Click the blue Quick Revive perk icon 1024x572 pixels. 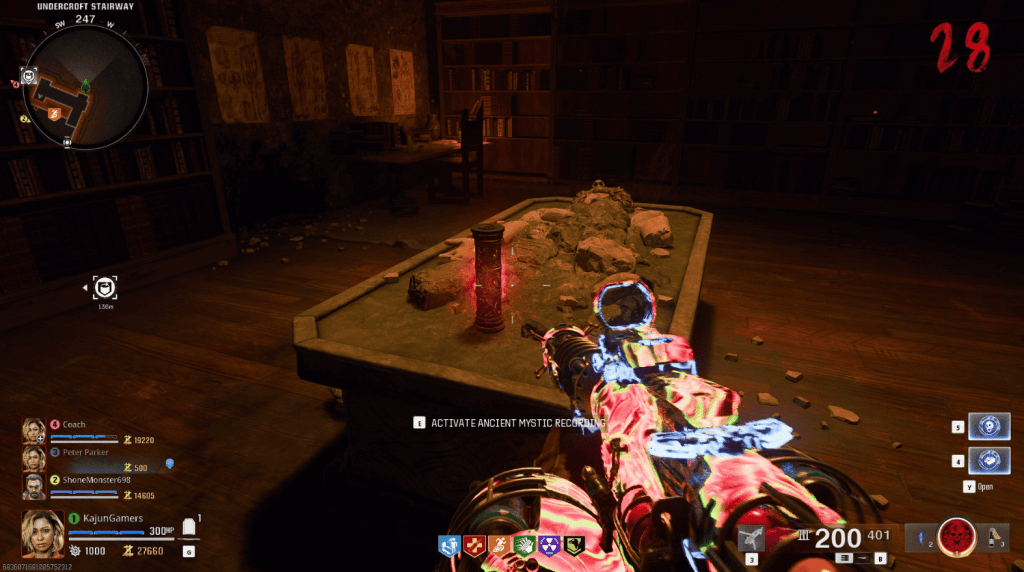448,546
